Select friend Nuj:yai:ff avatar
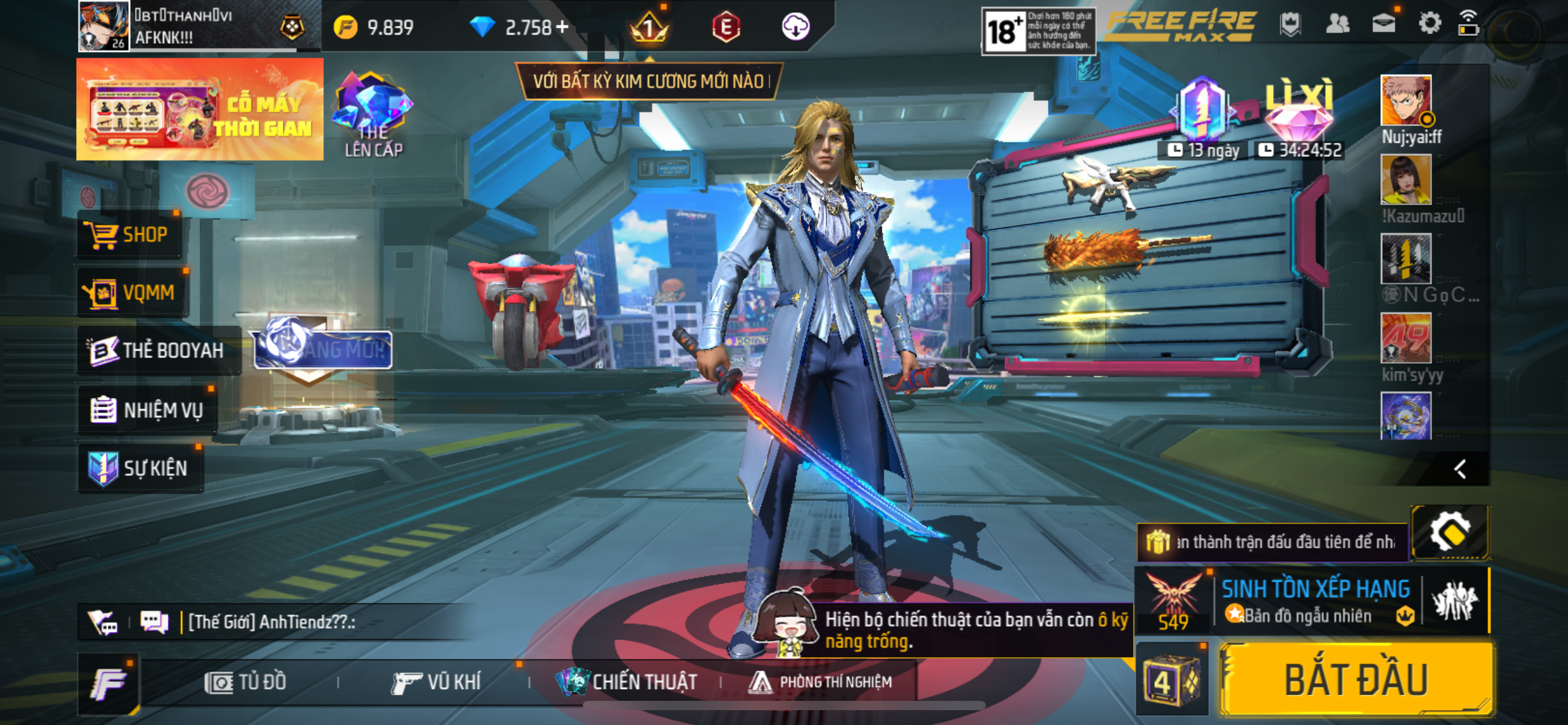1568x725 pixels. [x=1406, y=101]
